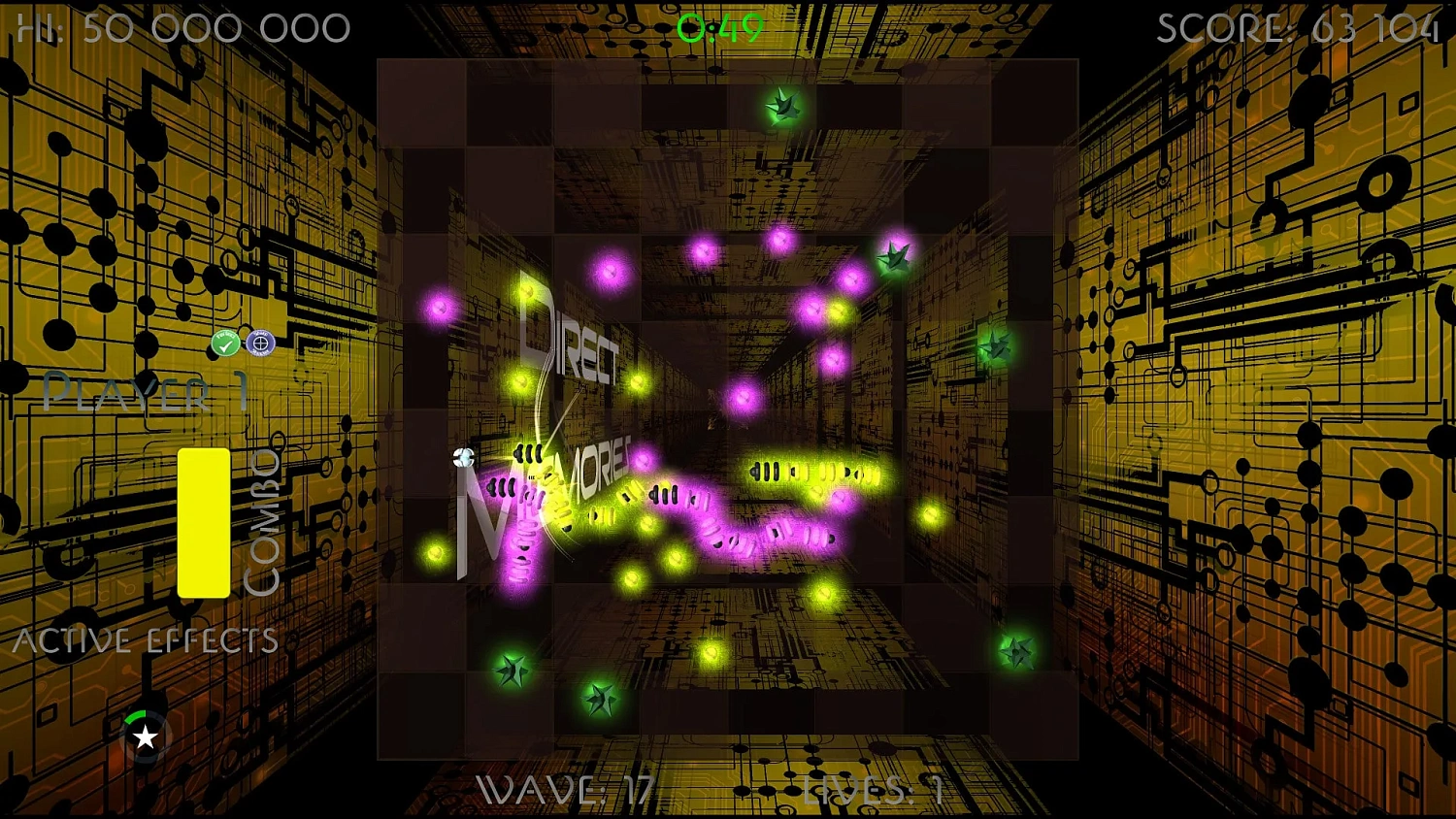Expand the Player 1 panel
Screen dimensions: 1456x819
[146, 393]
